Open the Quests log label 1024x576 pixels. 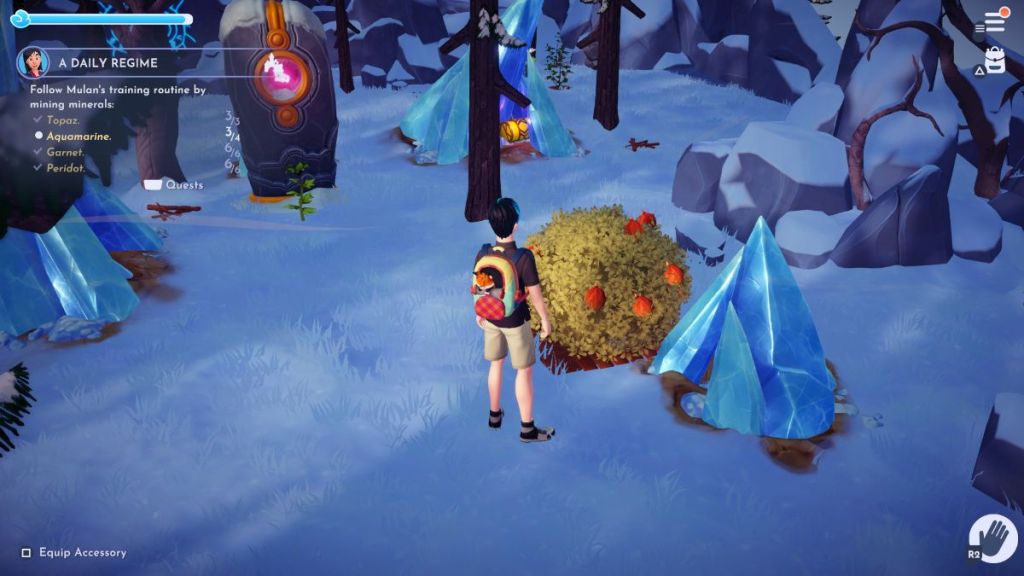pyautogui.click(x=184, y=185)
